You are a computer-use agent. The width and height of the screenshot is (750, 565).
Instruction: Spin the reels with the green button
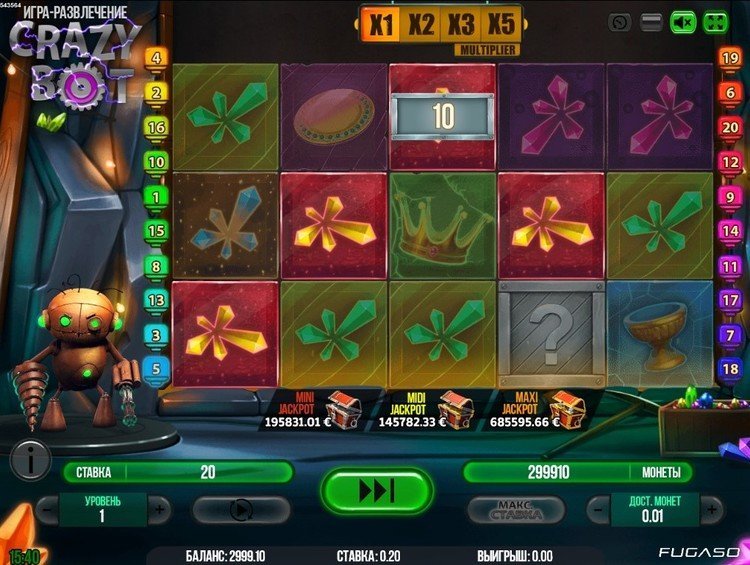pos(376,491)
